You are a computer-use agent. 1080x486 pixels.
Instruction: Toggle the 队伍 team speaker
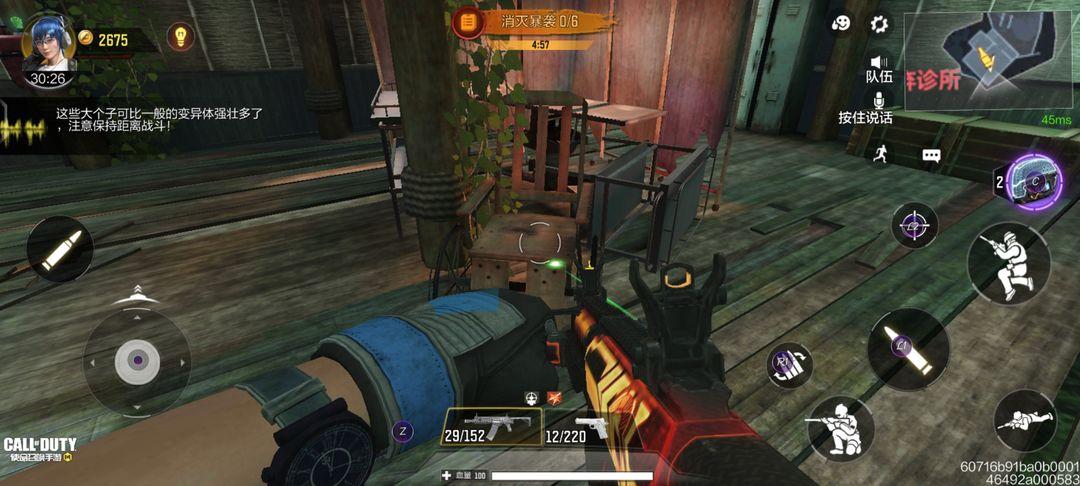879,65
